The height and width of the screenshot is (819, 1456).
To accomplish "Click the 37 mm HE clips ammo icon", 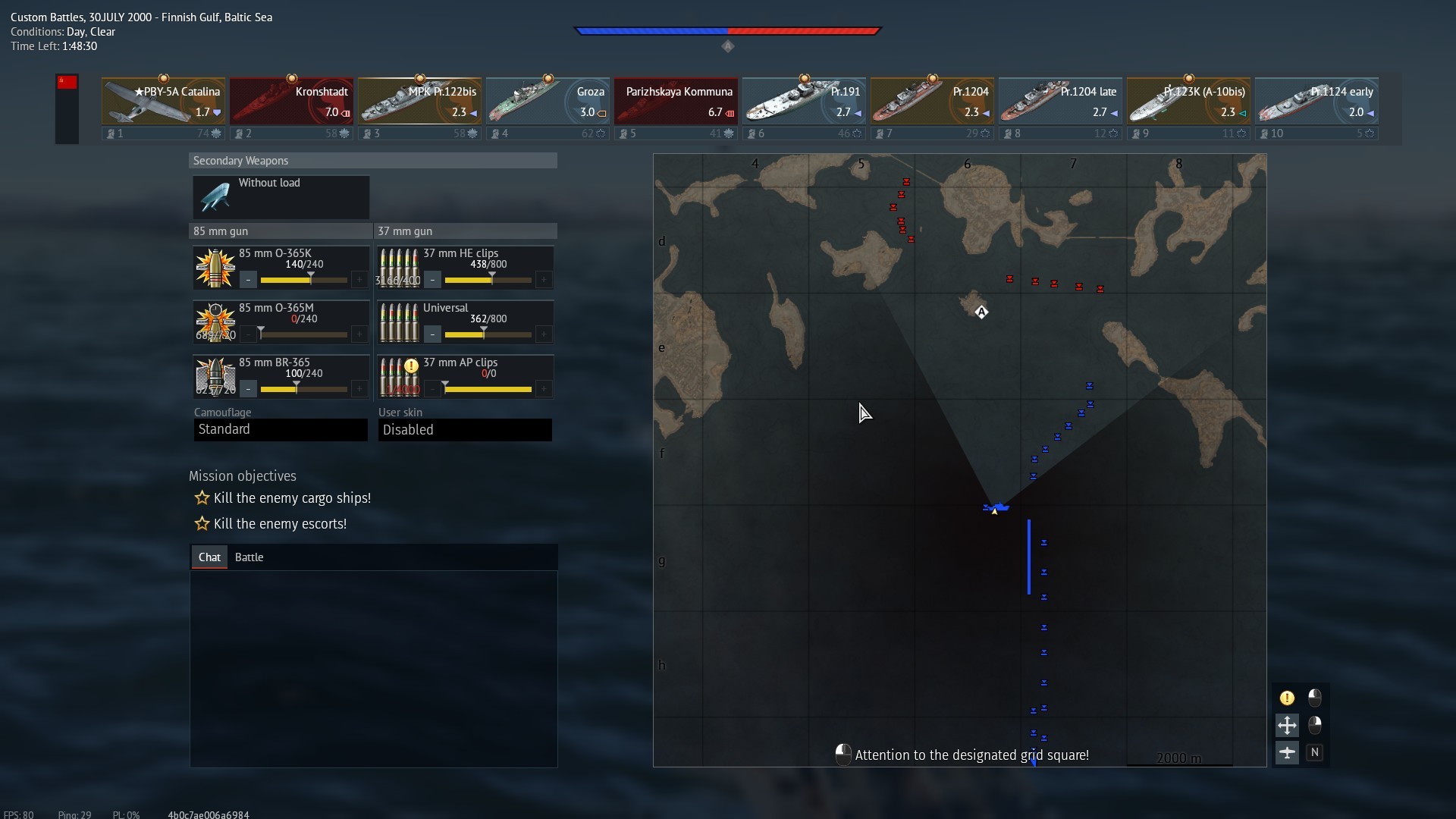I will coord(399,267).
